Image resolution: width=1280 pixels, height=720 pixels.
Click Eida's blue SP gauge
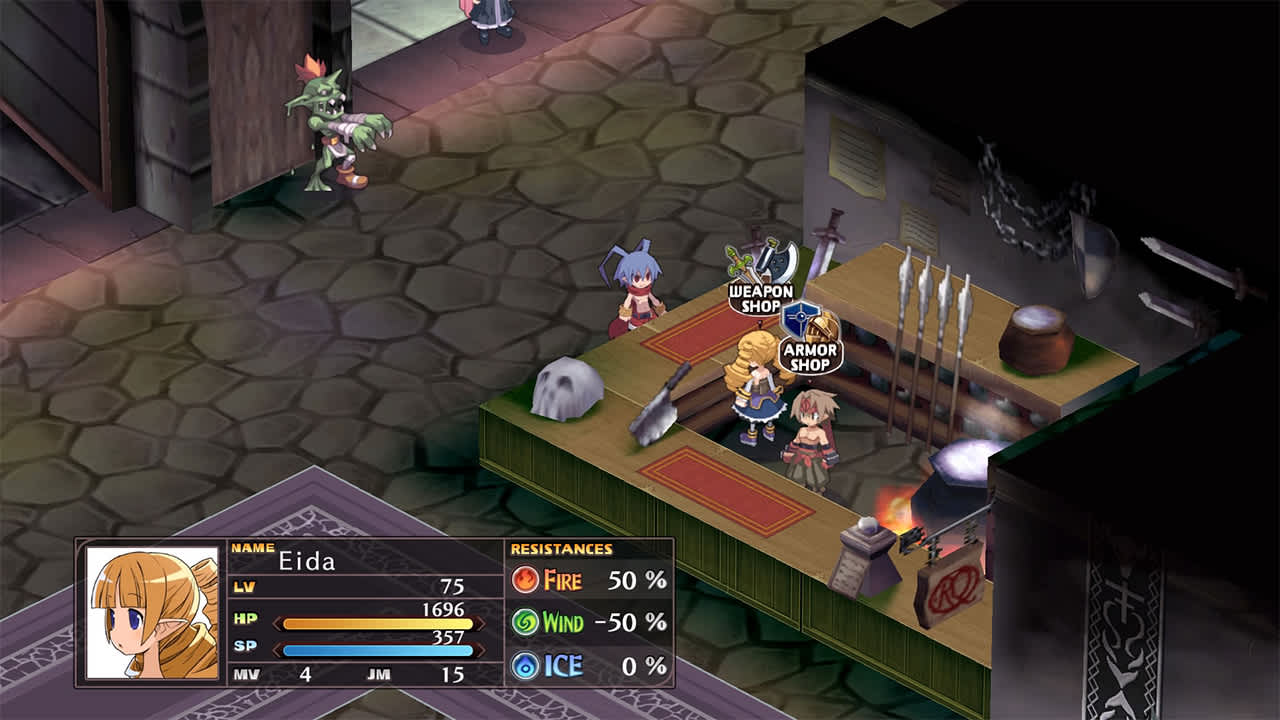375,648
